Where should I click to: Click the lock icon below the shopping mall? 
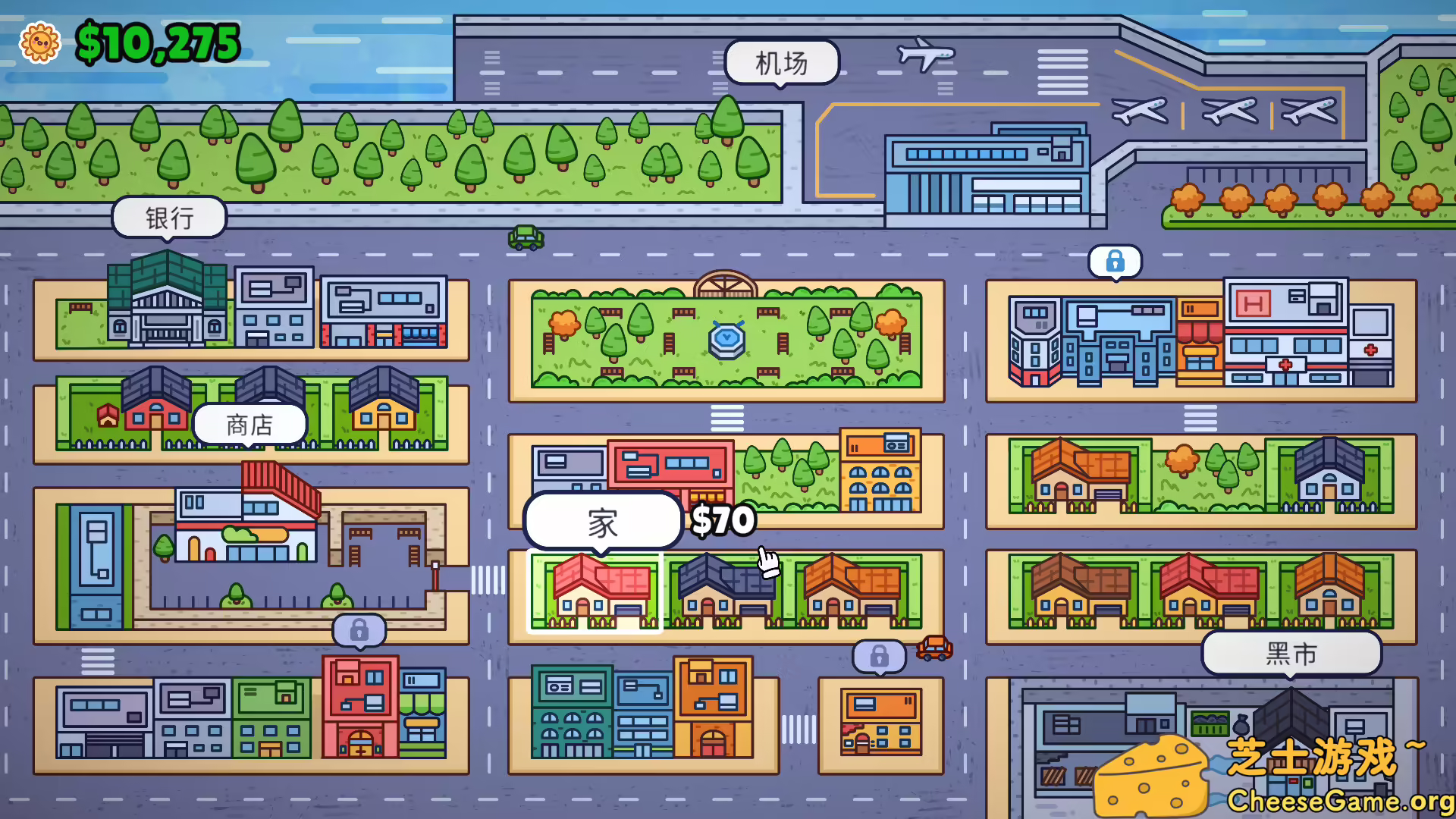tap(359, 629)
